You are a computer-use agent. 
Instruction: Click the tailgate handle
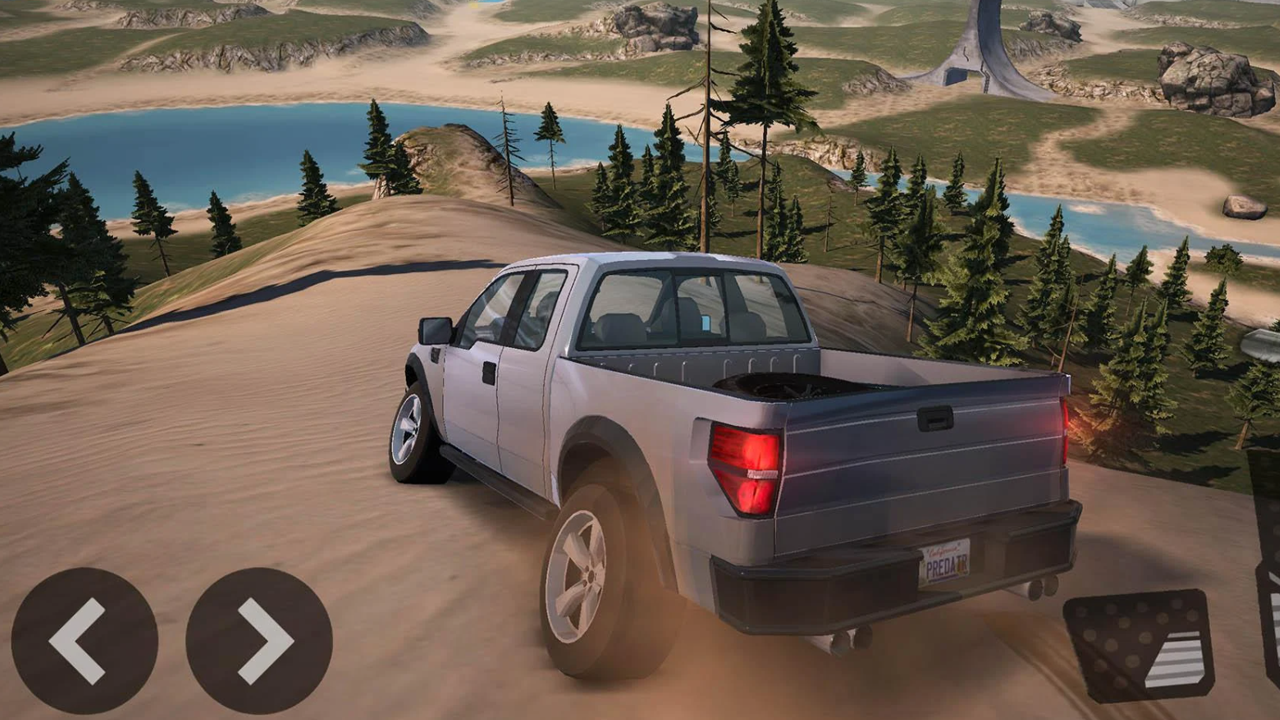coord(937,420)
